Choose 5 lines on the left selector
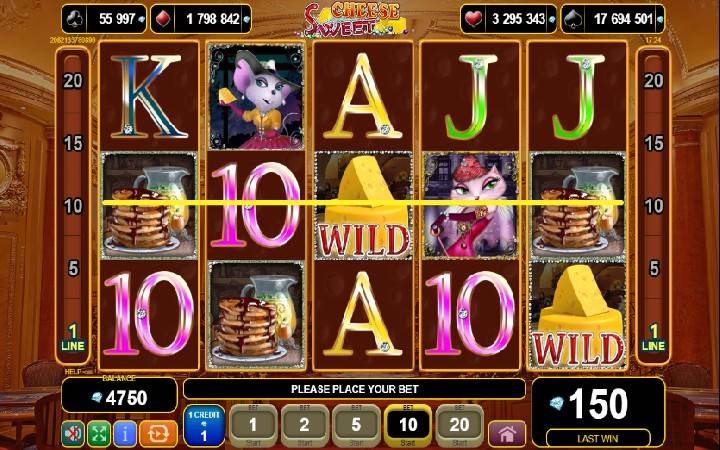720x450 pixels. tap(72, 268)
